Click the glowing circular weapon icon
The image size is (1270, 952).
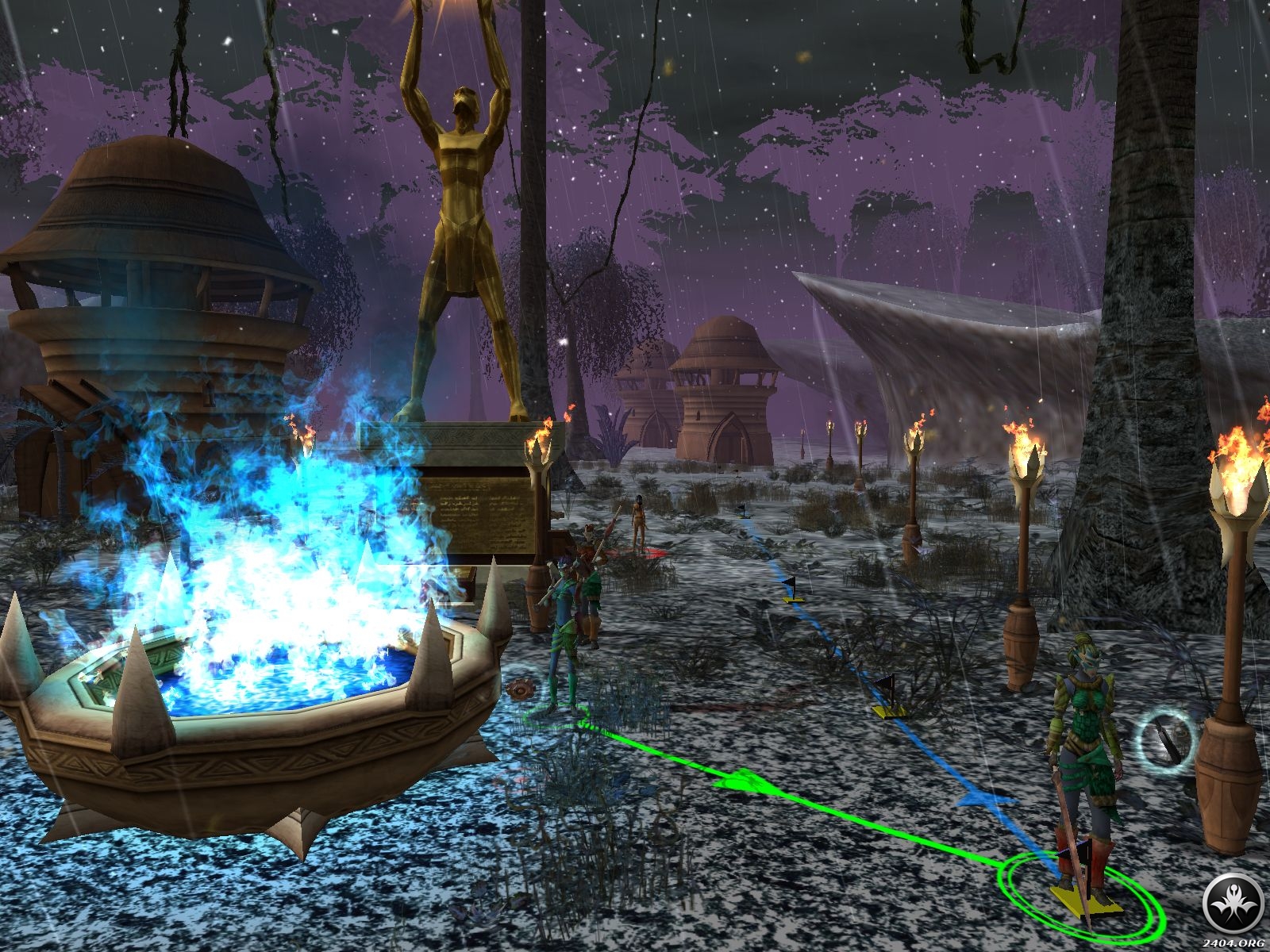[x=1166, y=740]
